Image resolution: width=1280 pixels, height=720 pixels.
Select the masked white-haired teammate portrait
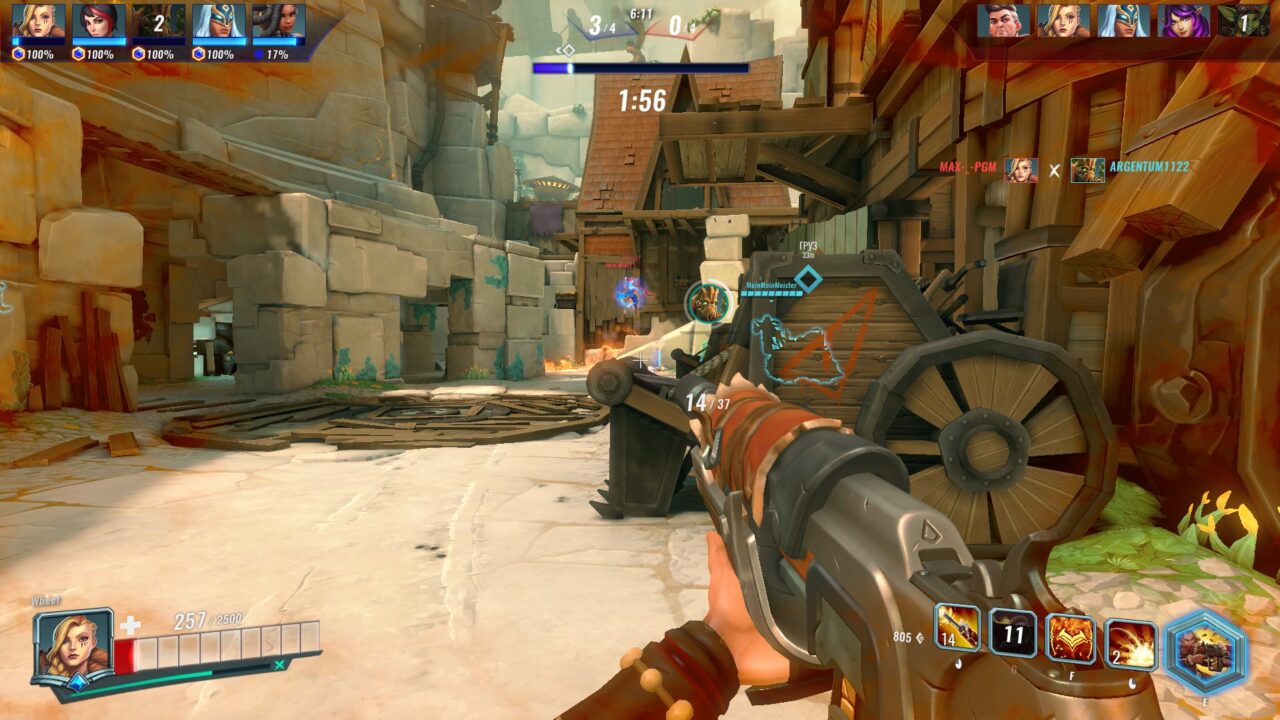pyautogui.click(x=219, y=21)
